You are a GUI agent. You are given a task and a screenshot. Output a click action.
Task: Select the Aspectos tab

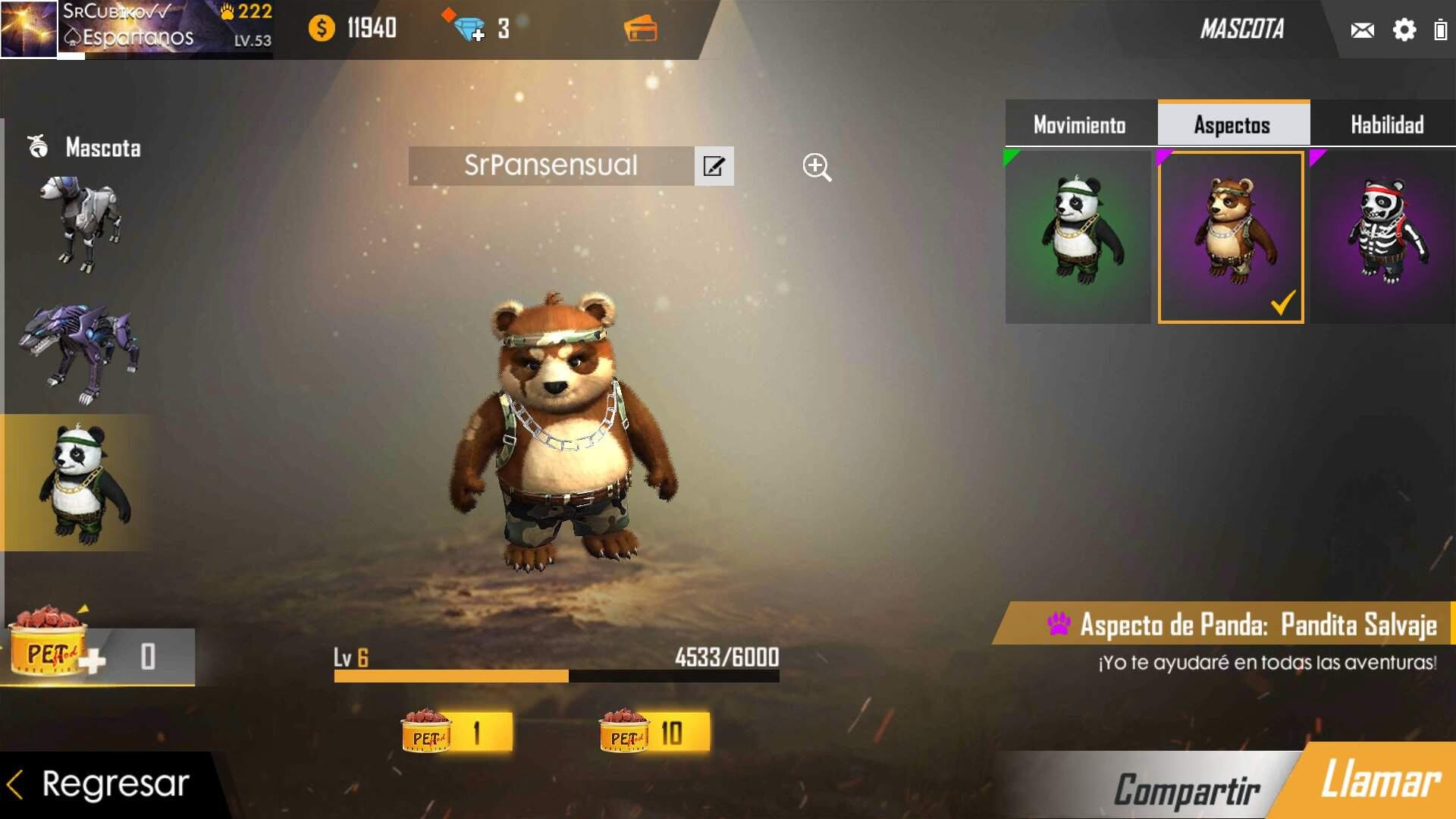(x=1232, y=124)
